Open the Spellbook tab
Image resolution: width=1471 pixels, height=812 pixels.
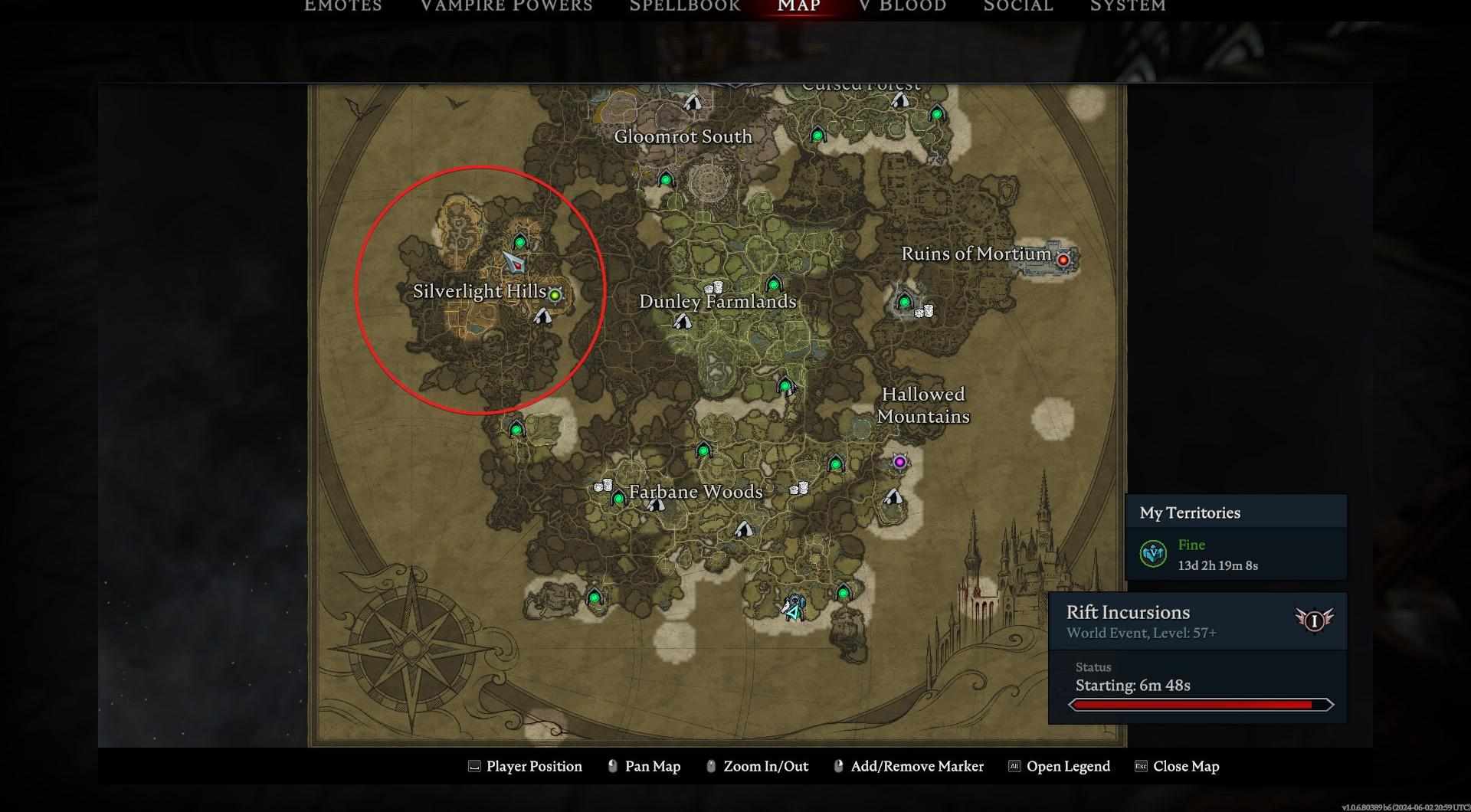pos(685,6)
